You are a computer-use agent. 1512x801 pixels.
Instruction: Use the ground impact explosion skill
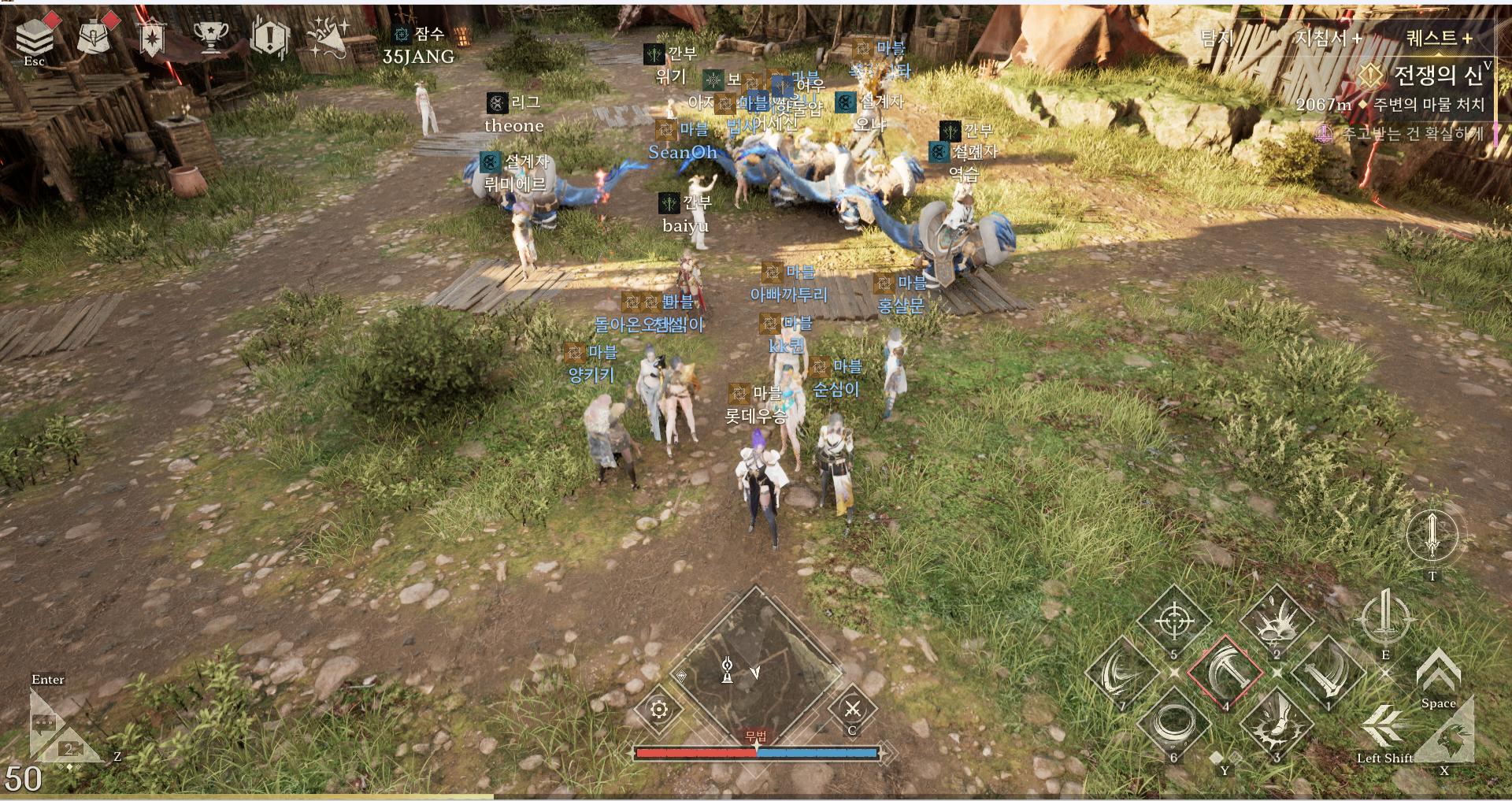tap(1277, 622)
